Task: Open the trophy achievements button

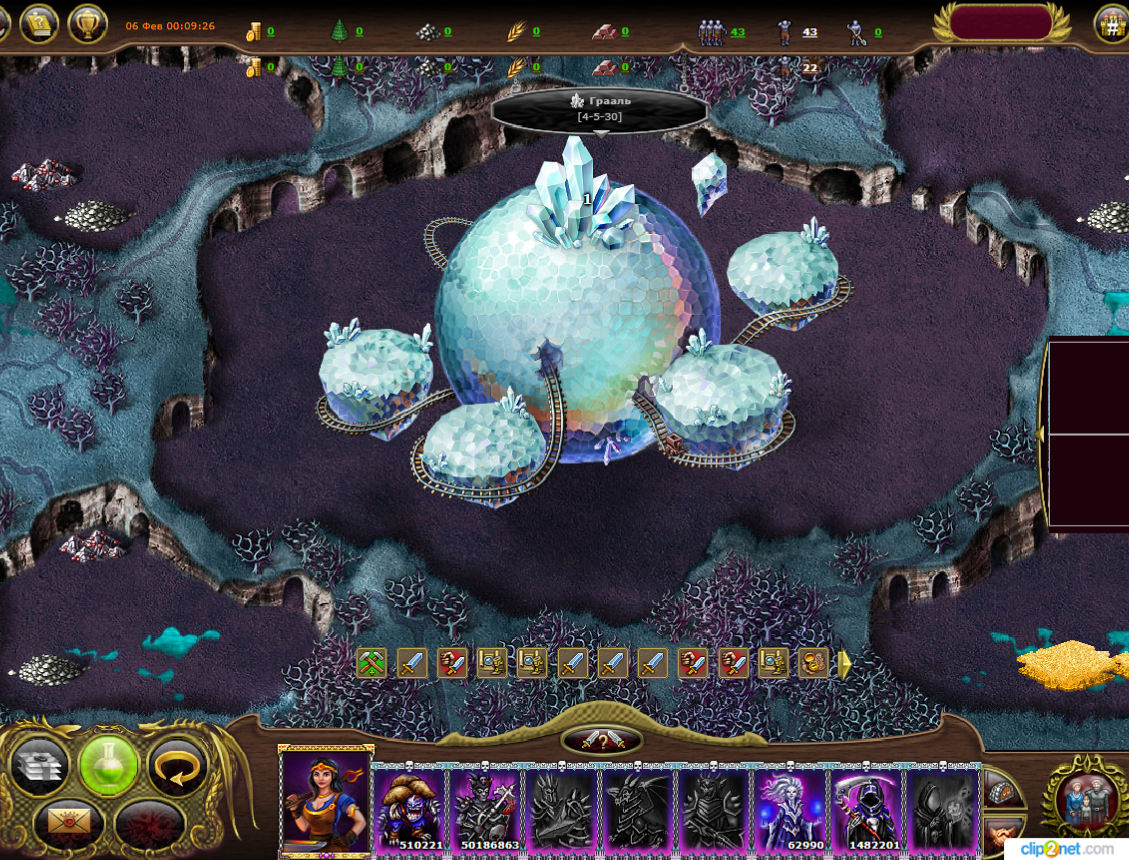Action: click(88, 24)
